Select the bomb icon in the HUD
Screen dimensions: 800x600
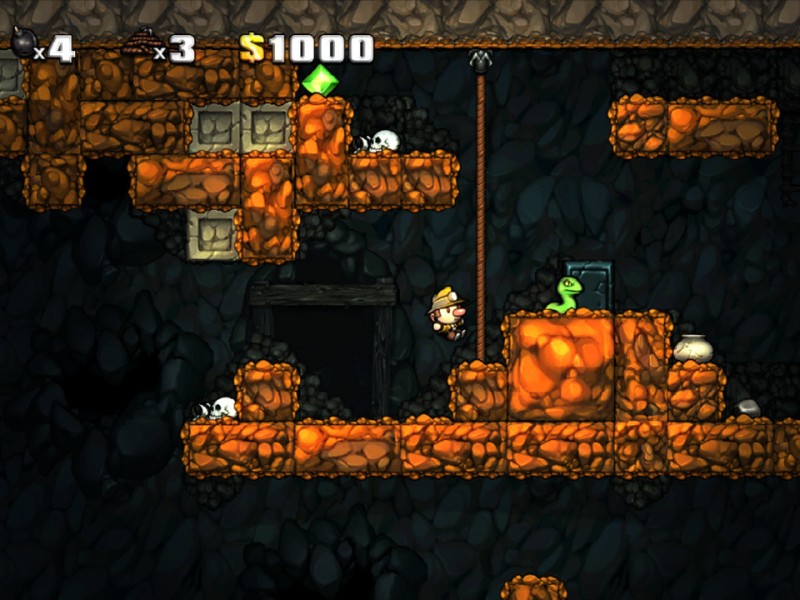pyautogui.click(x=22, y=43)
